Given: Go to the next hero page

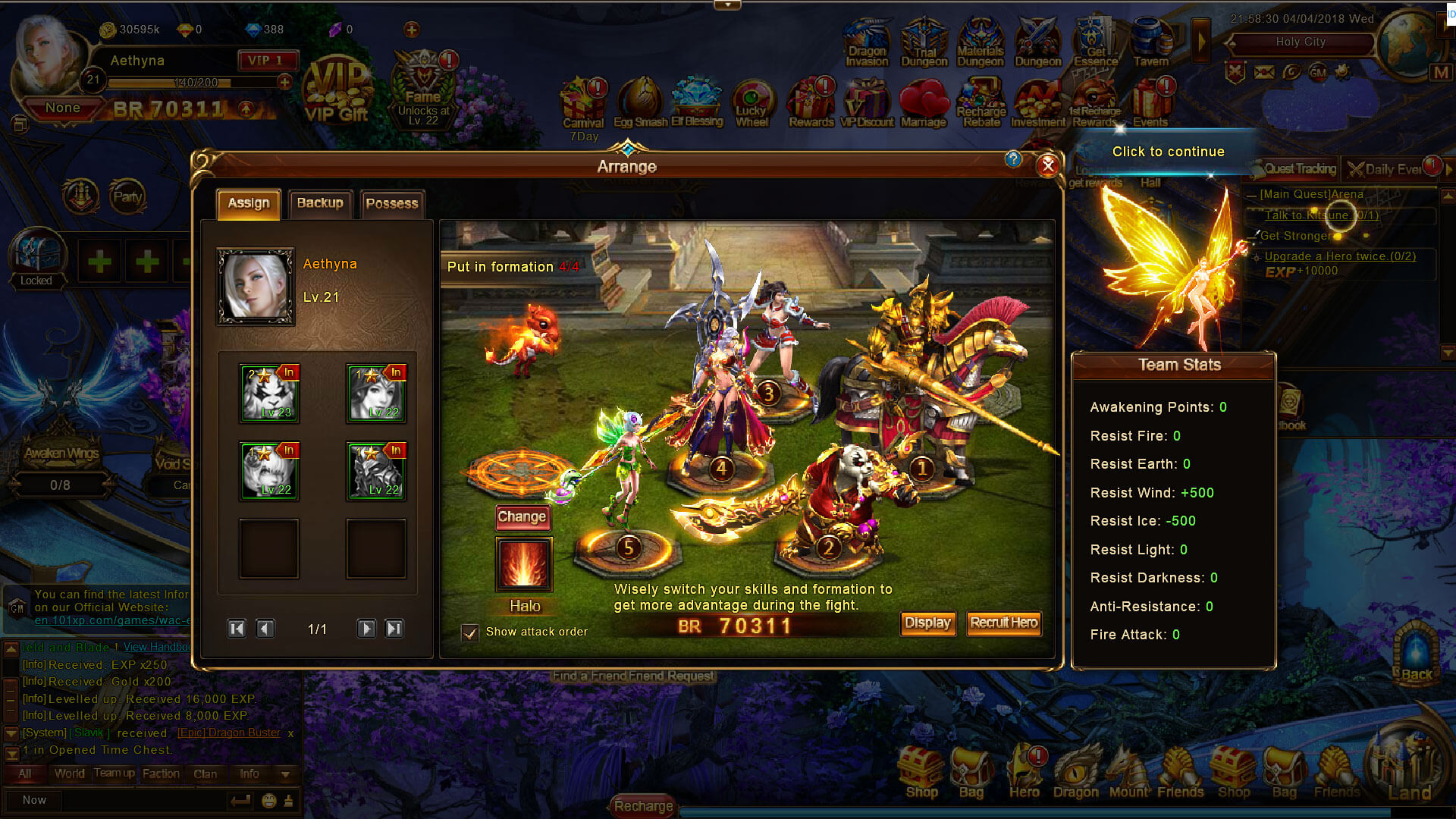Looking at the screenshot, I should (366, 629).
